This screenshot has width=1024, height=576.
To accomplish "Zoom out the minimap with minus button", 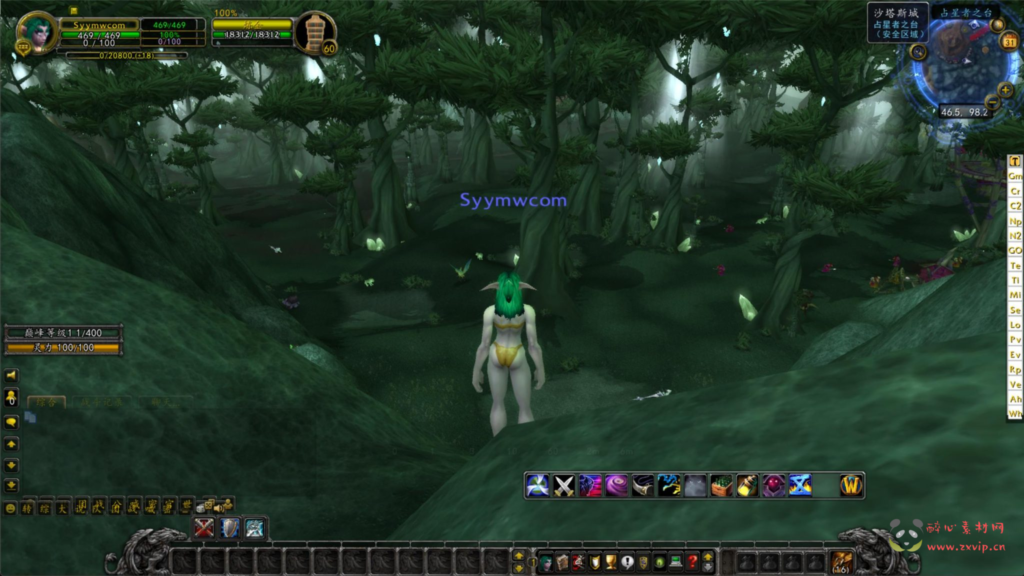I will point(991,101).
